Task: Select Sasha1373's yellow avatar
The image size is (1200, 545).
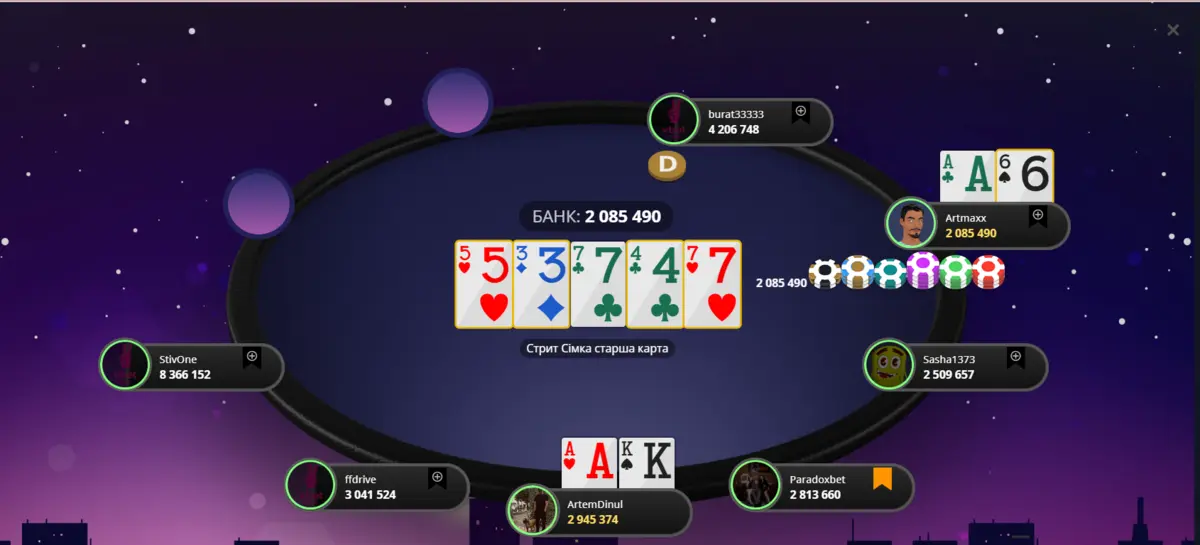Action: [x=888, y=366]
